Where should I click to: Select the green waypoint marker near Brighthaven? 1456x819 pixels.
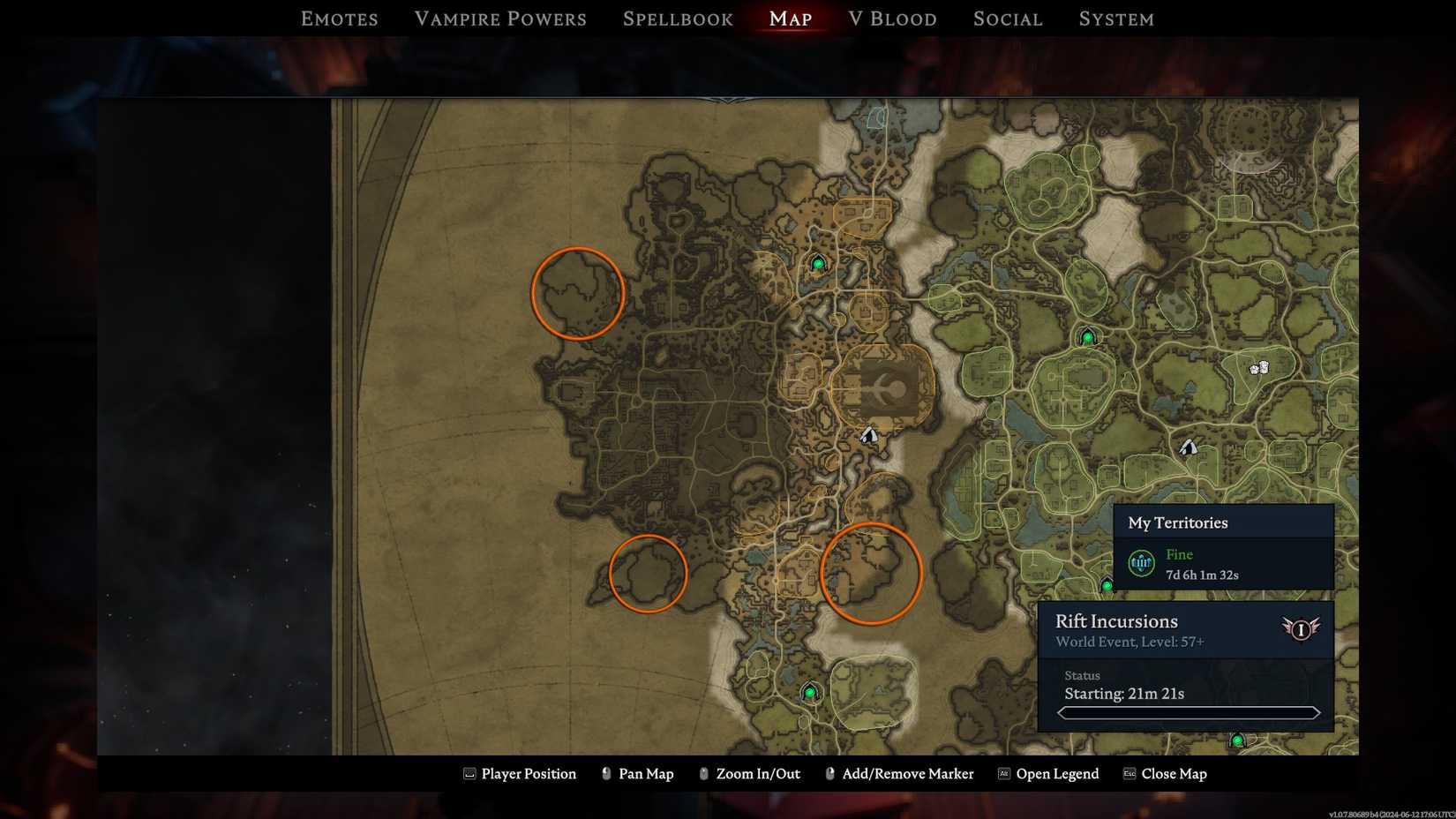pos(819,262)
